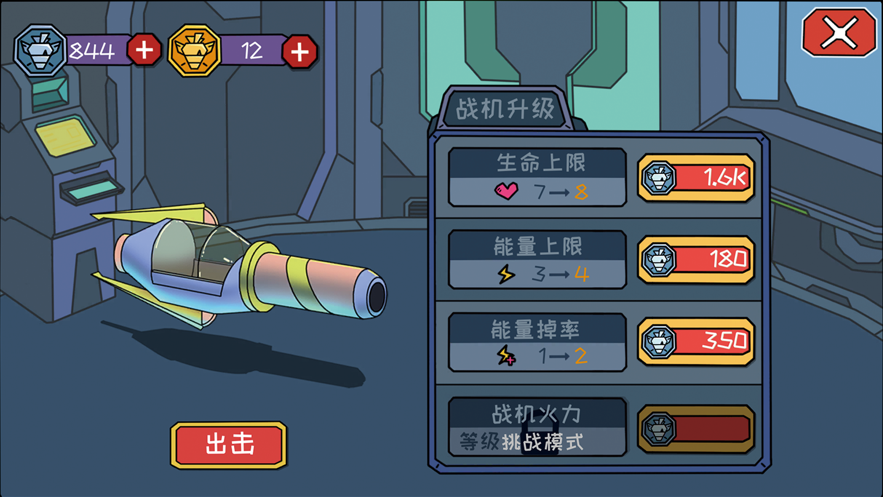
Task: Add more gold coins with the plus button
Action: coord(299,51)
